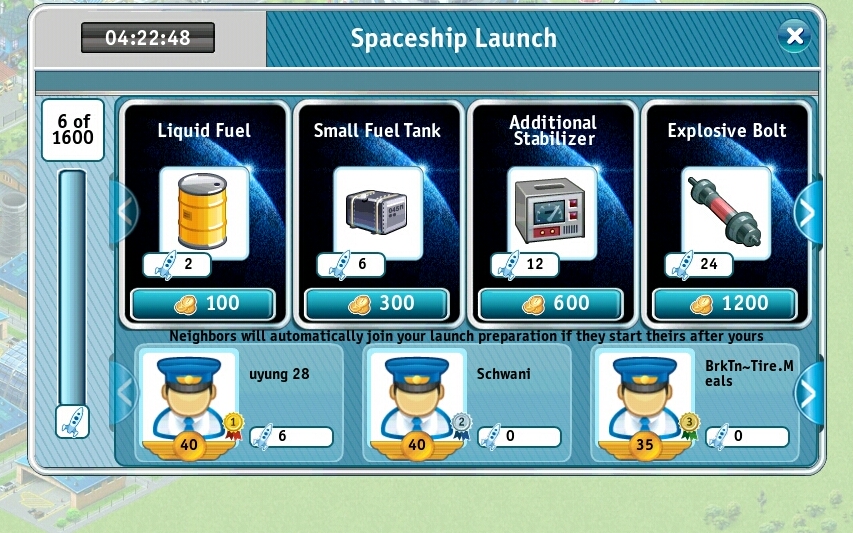Buy Explosive Bolt for 1200 coins

[725, 303]
